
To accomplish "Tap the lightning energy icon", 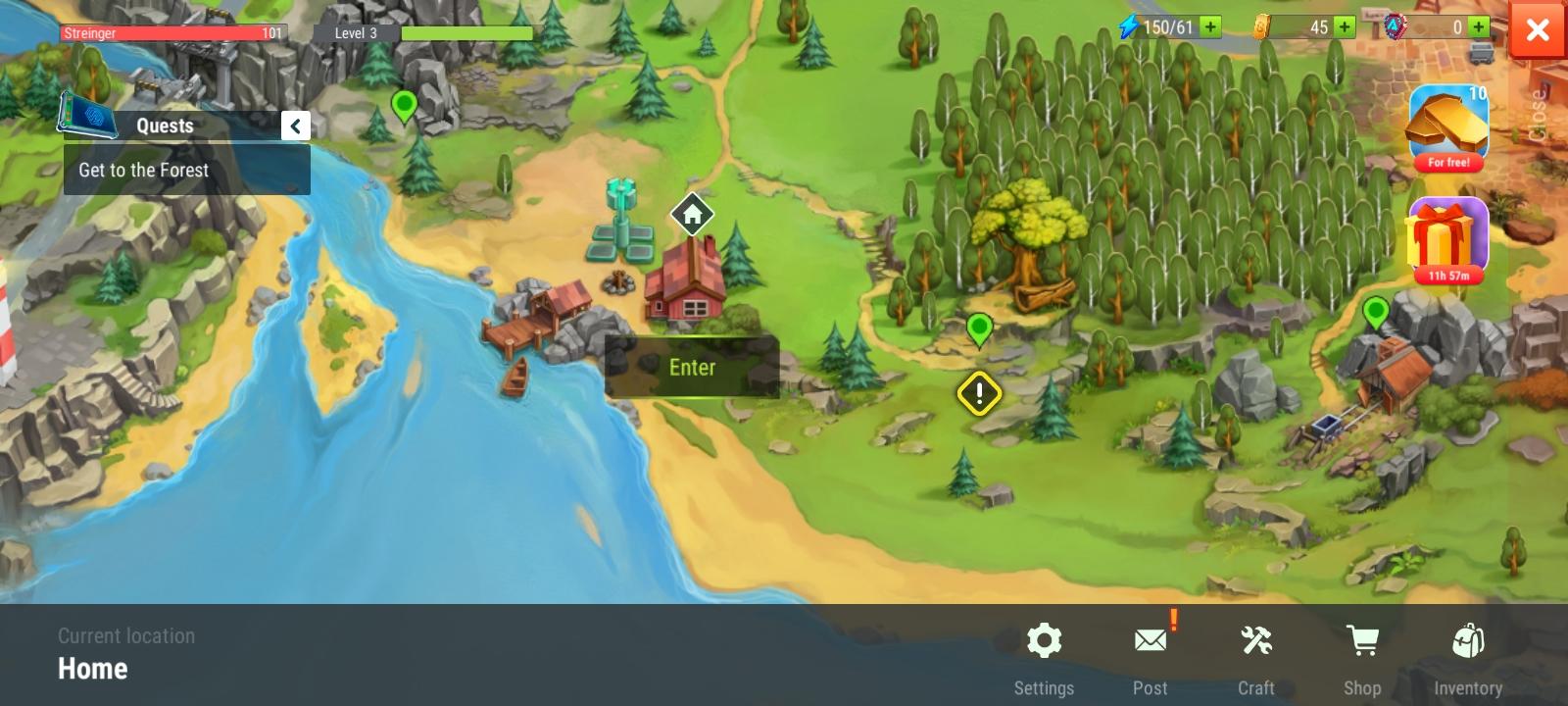I will 1129,26.
